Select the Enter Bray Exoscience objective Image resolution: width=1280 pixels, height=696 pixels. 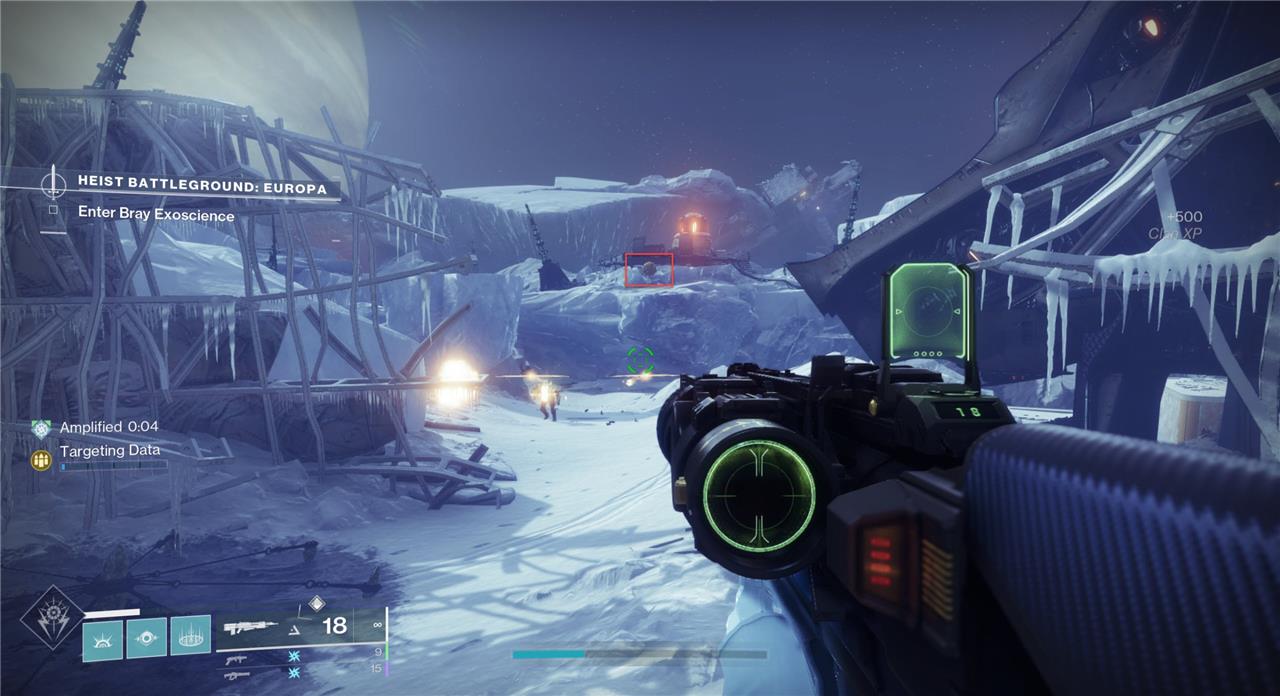coord(156,214)
